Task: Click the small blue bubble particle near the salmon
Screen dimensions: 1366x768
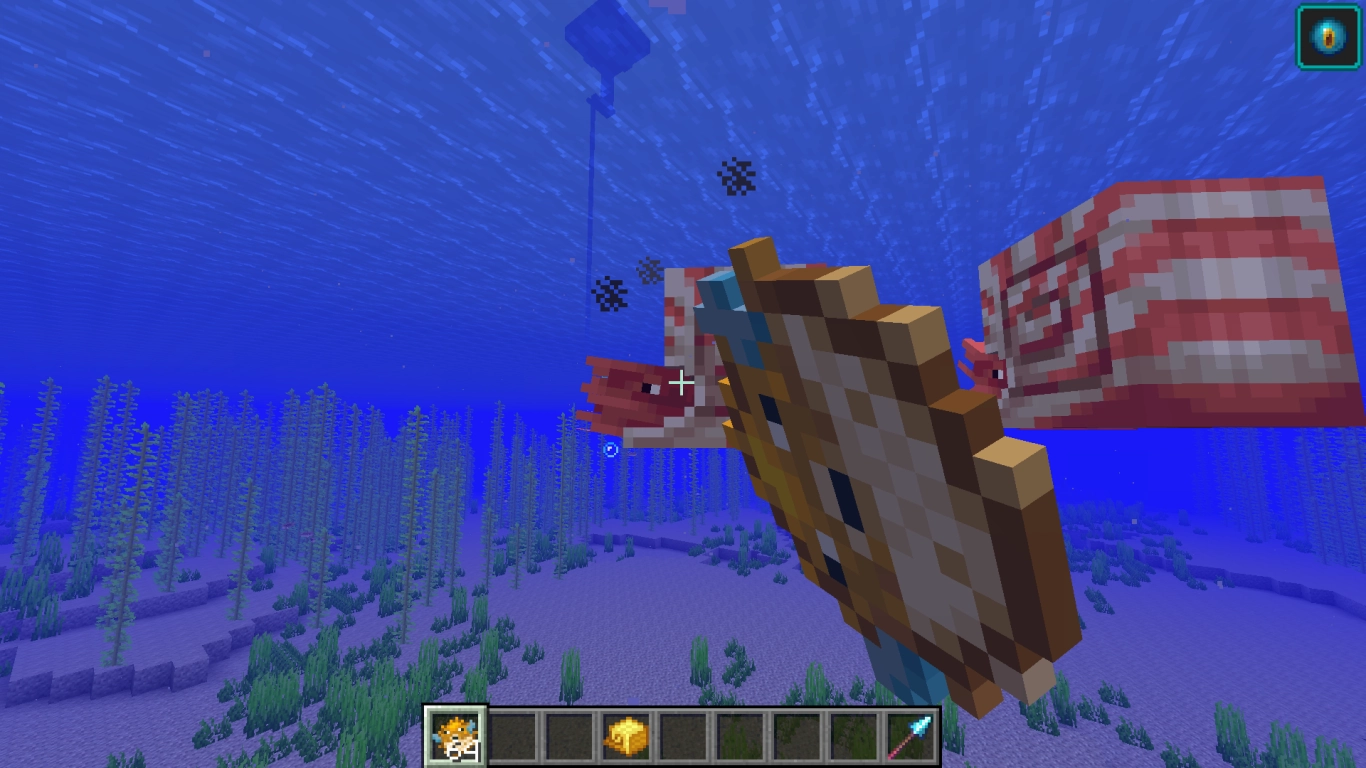Action: [611, 450]
